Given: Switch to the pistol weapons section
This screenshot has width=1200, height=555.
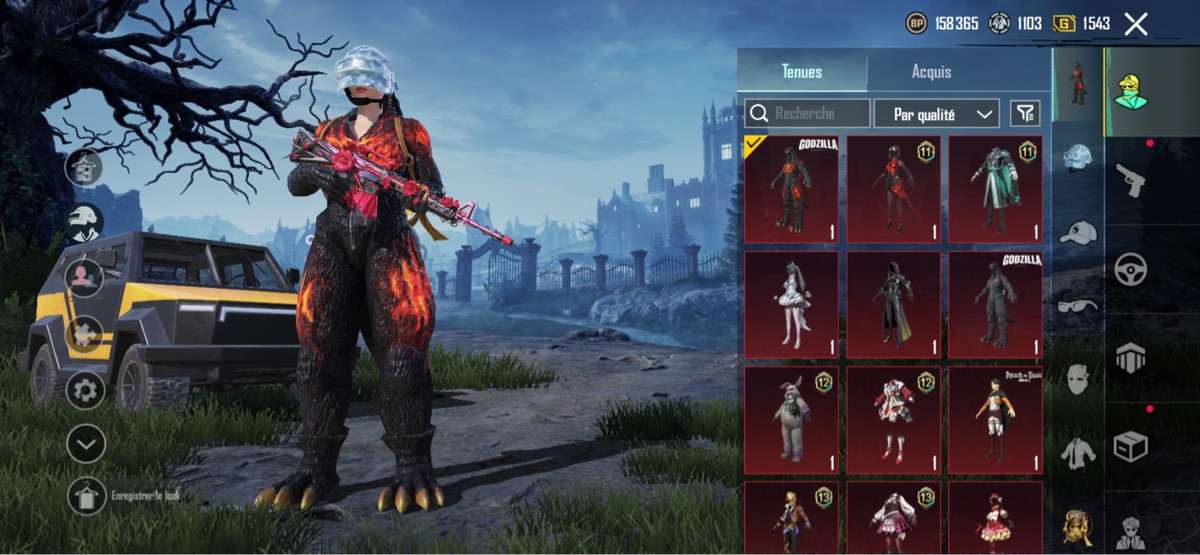Looking at the screenshot, I should [1131, 180].
